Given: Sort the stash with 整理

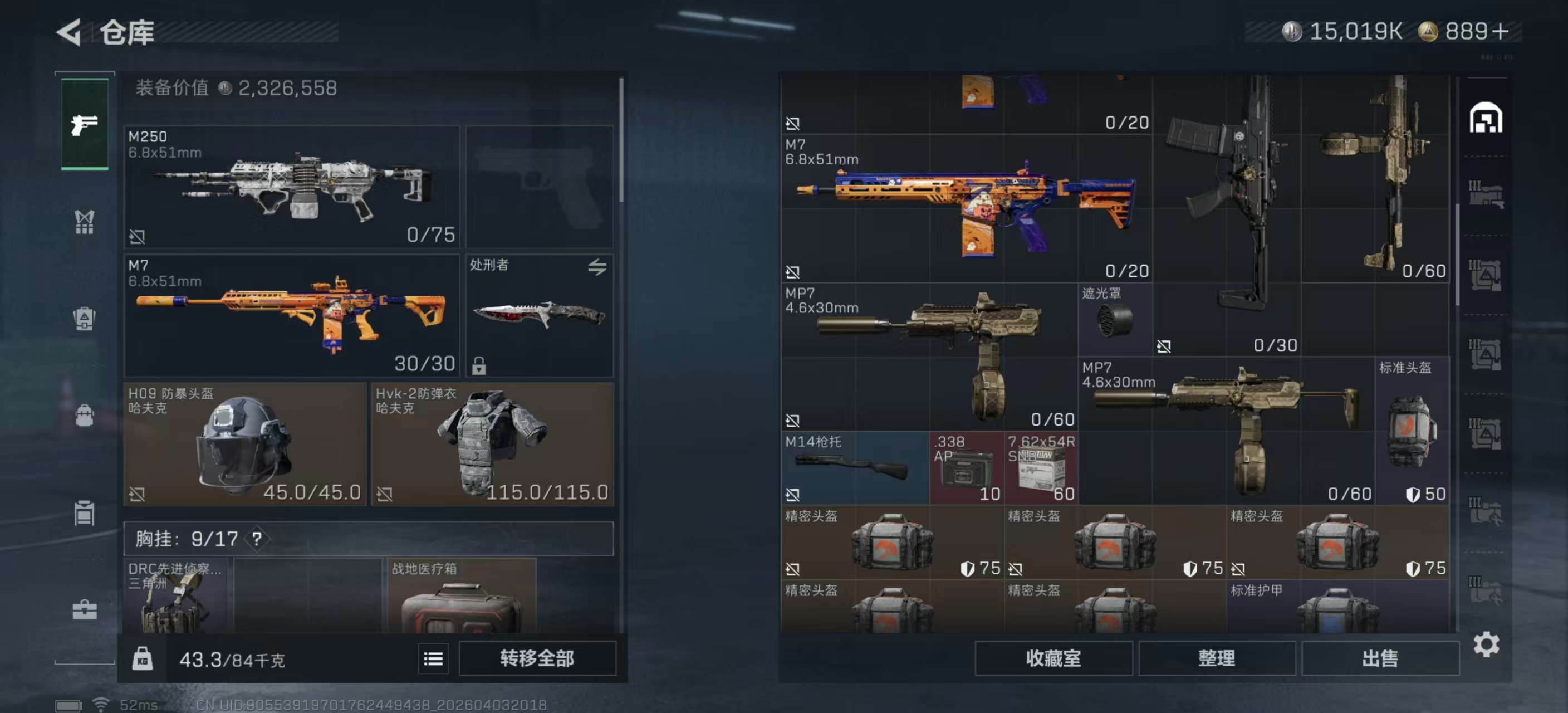Looking at the screenshot, I should pos(1216,658).
